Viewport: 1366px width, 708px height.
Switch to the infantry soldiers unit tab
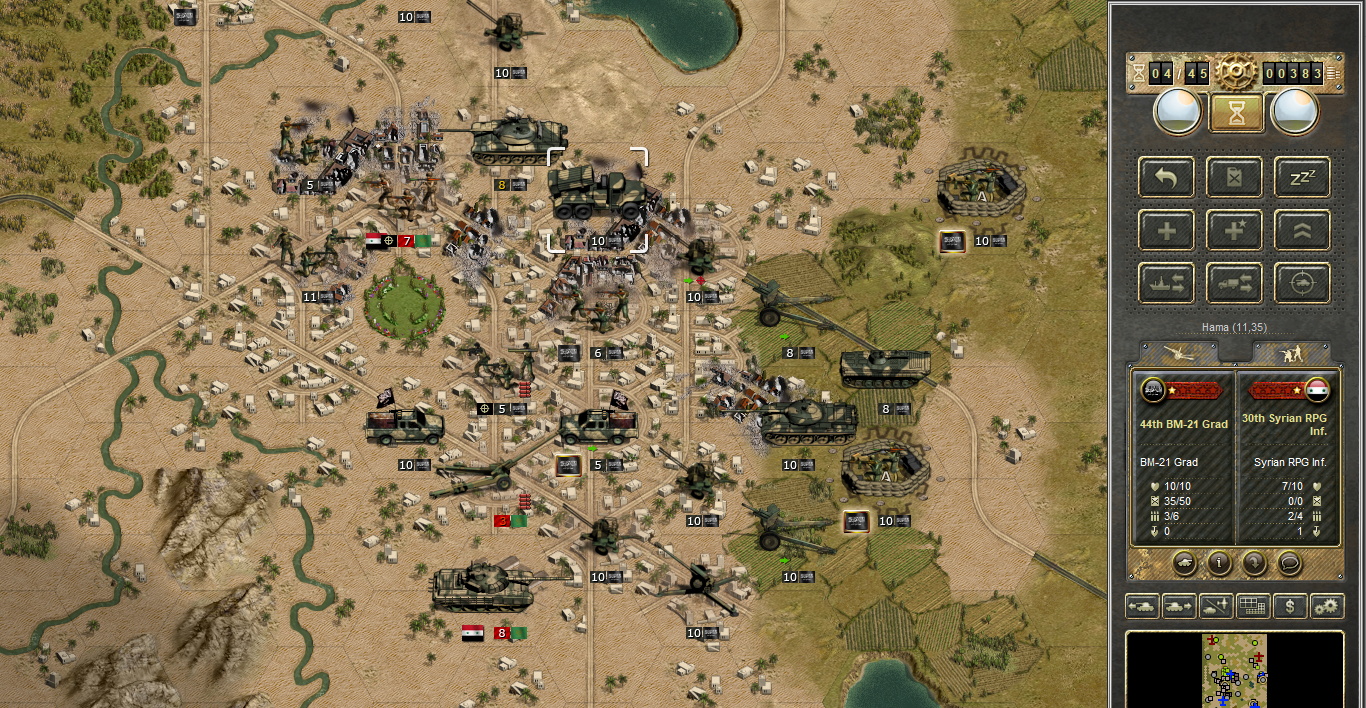1292,353
